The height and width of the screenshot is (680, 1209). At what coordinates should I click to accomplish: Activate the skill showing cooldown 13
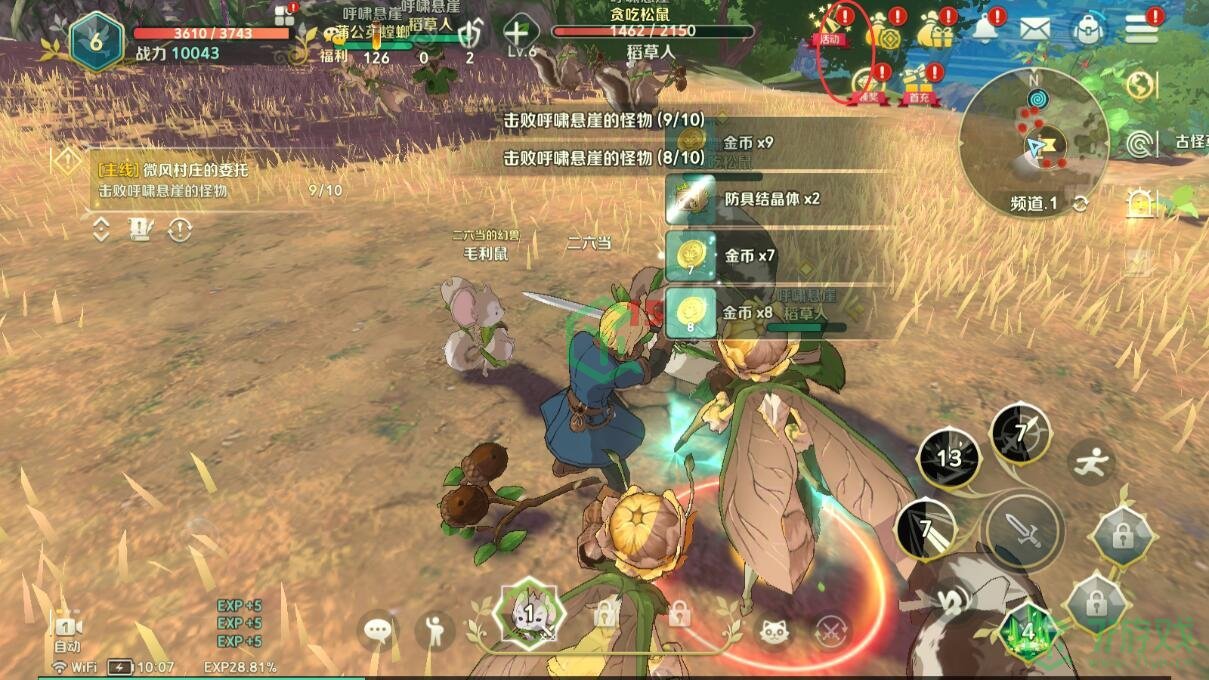click(948, 458)
